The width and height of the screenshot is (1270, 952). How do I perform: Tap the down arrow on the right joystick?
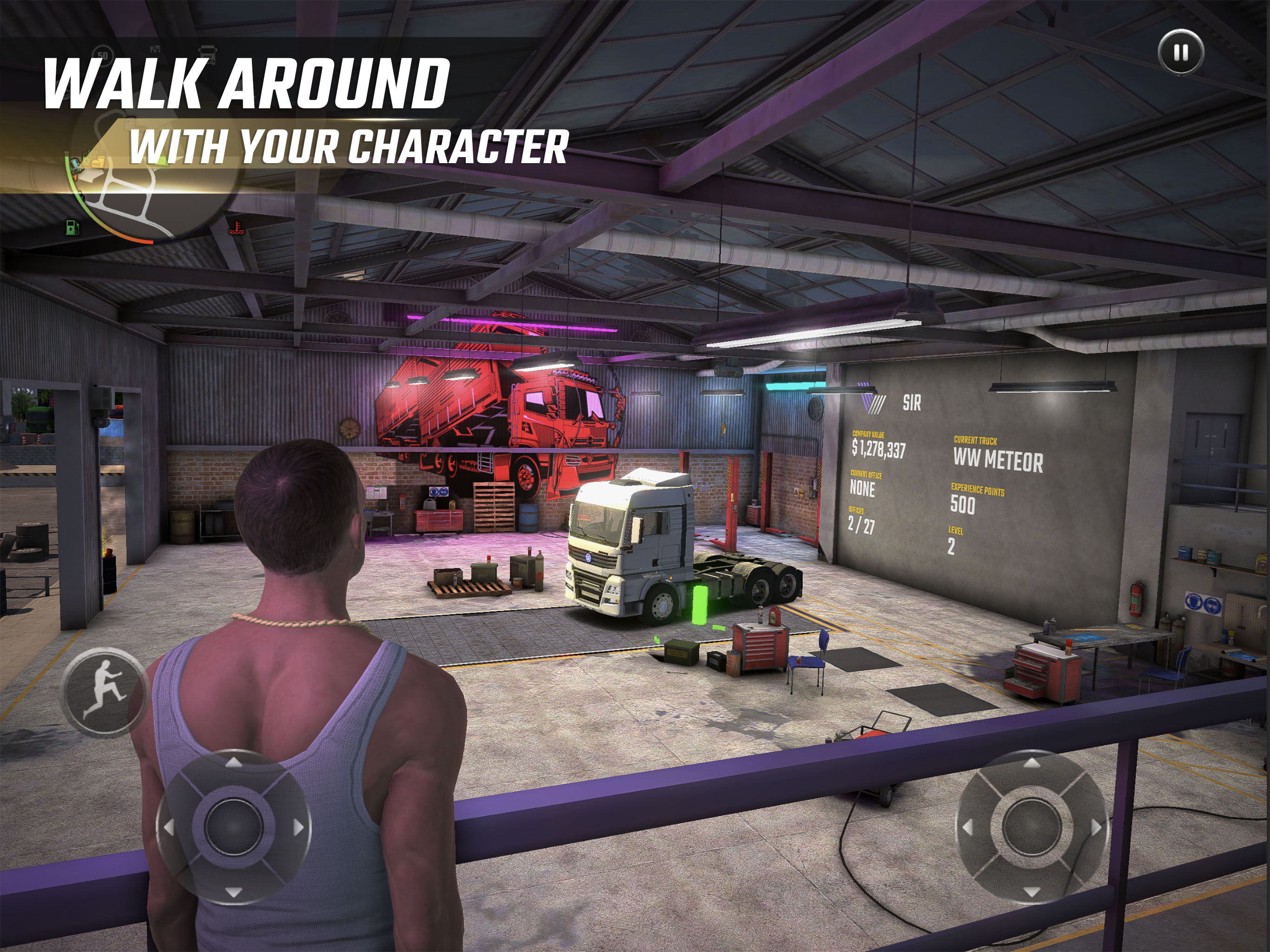coord(1032,892)
